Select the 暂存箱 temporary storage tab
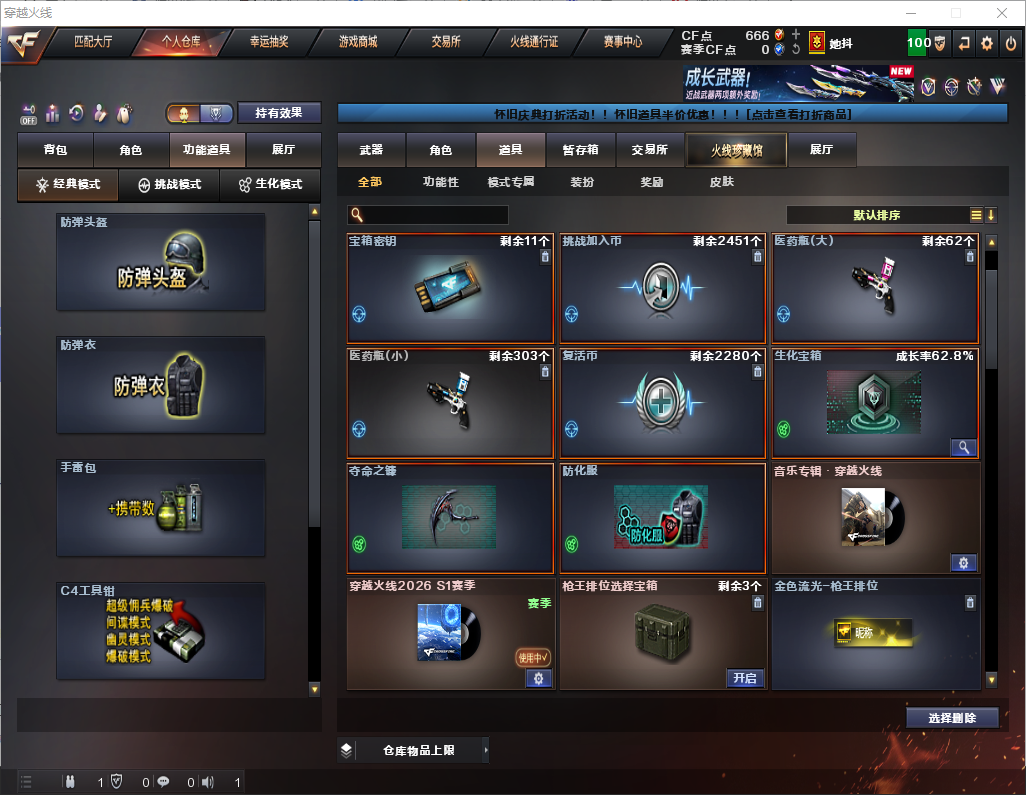 click(x=580, y=150)
